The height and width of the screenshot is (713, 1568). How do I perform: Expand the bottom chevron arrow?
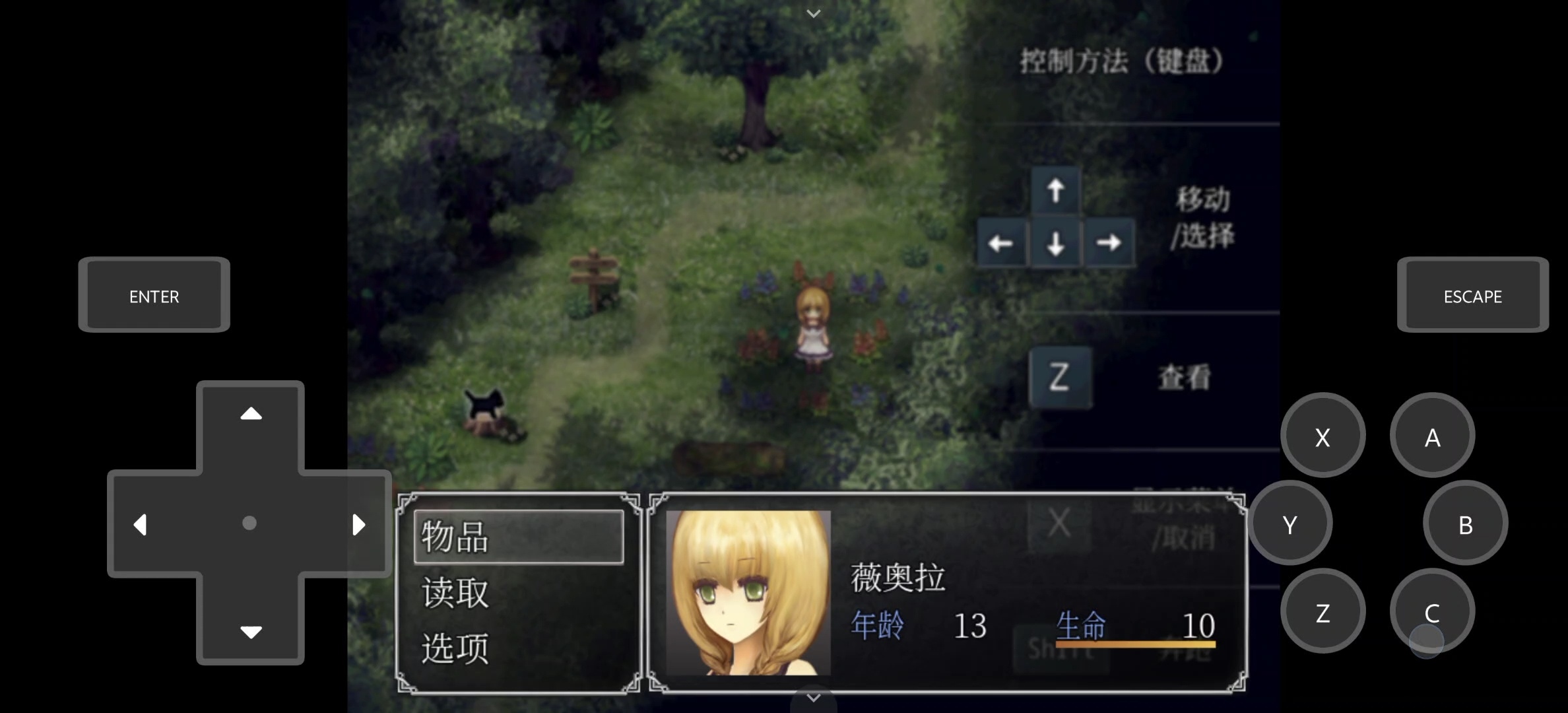point(814,698)
